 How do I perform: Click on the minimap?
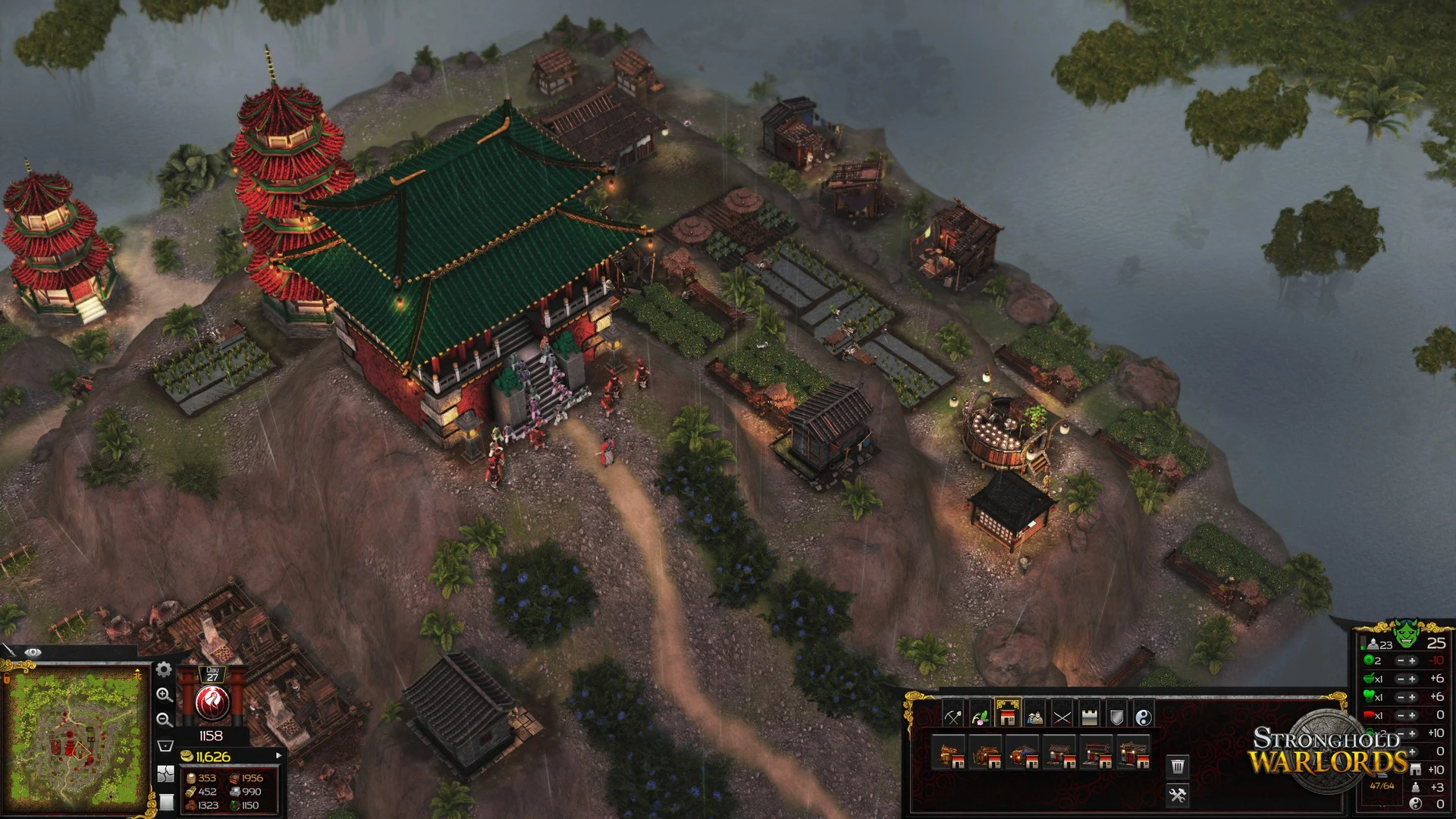[74, 739]
